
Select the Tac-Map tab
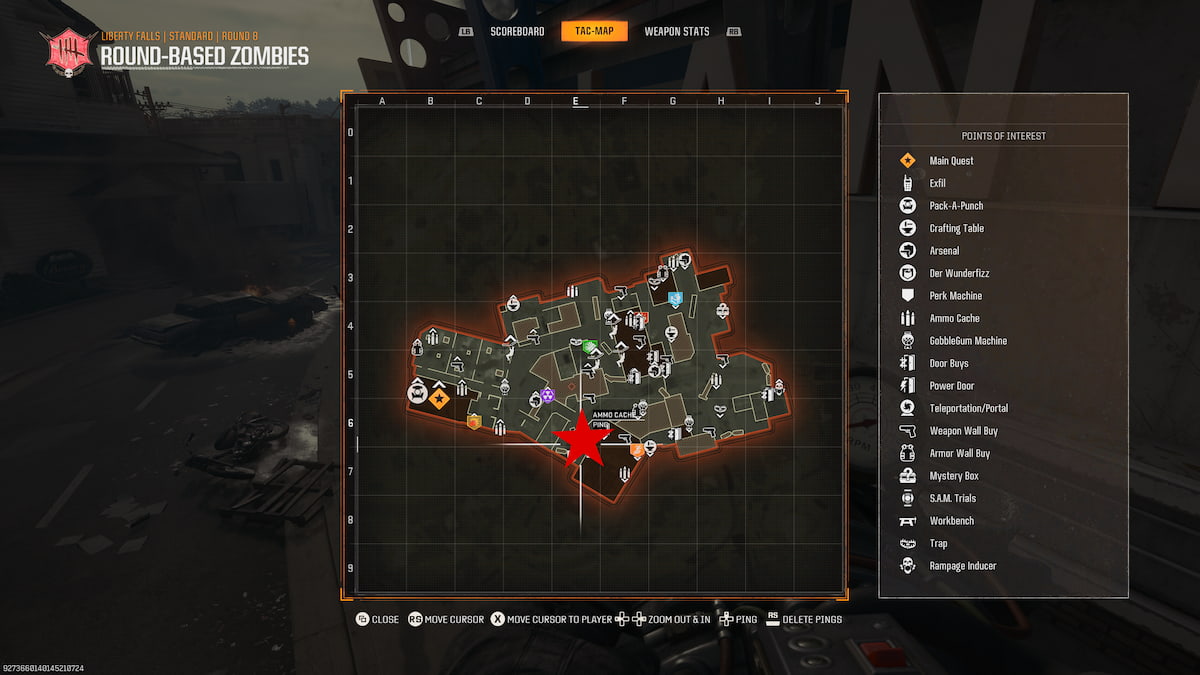pos(594,32)
